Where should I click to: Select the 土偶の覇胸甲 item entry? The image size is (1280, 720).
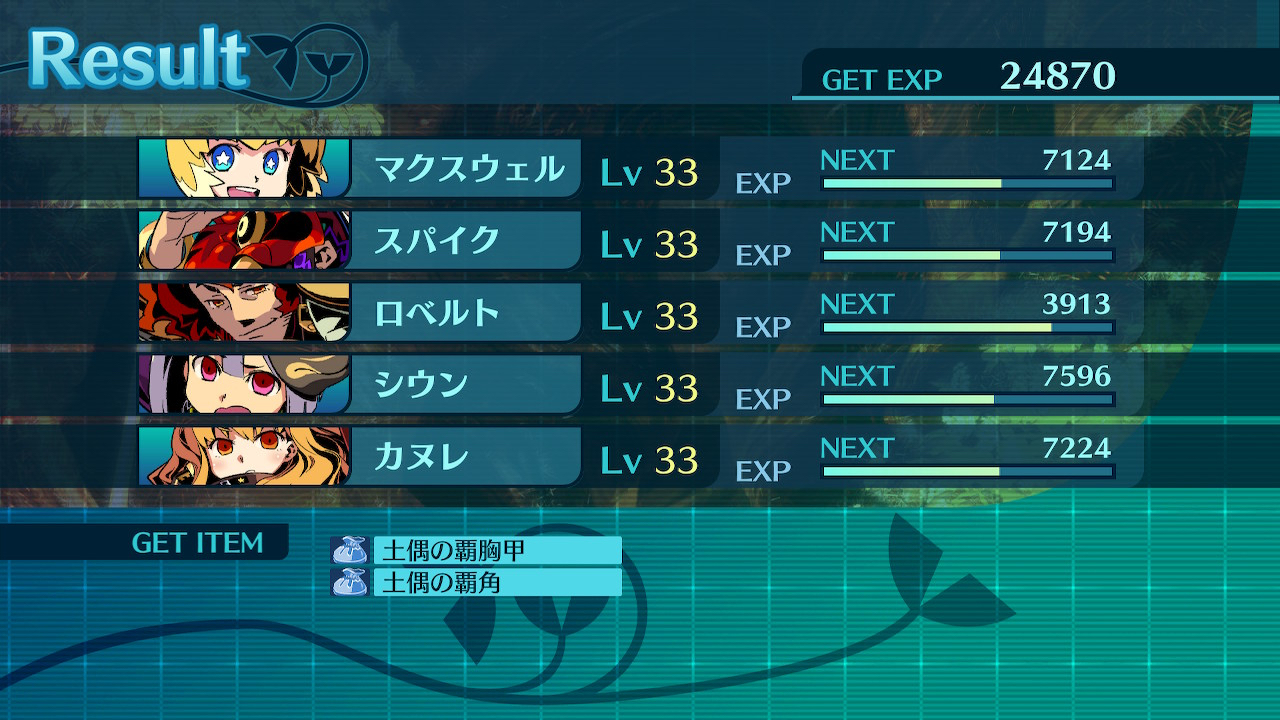click(x=476, y=550)
